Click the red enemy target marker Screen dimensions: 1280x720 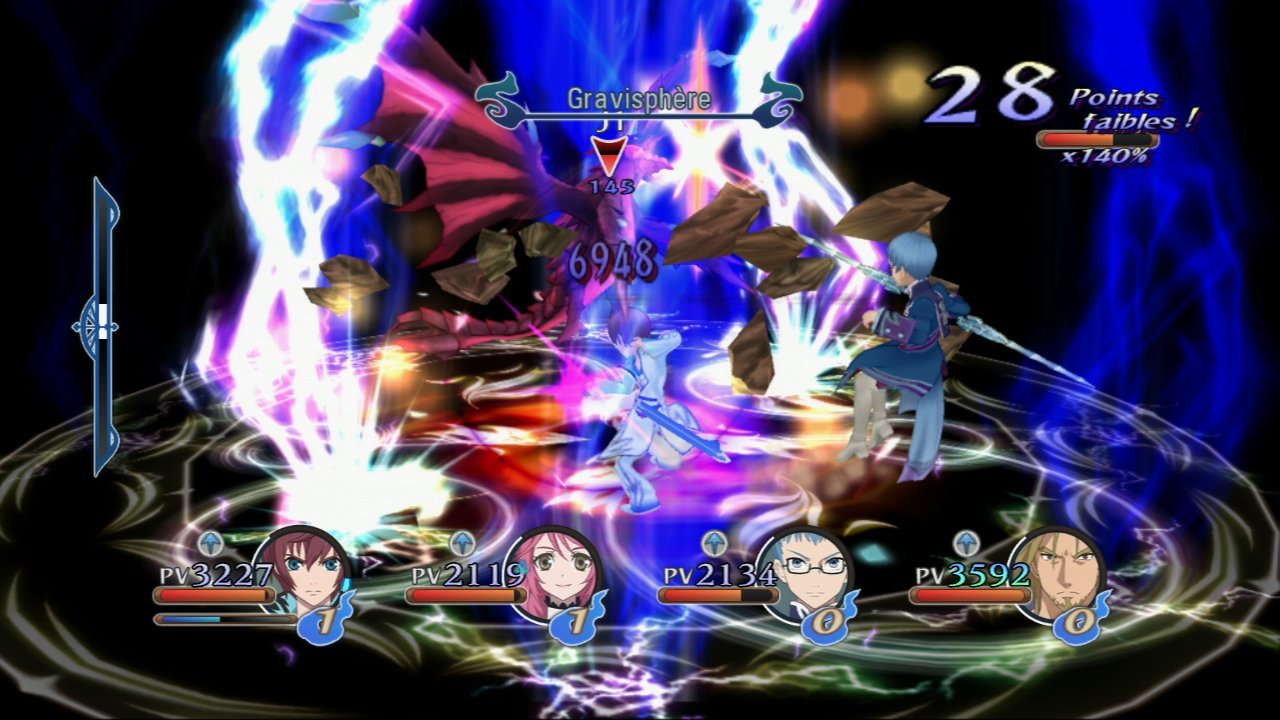coord(609,156)
